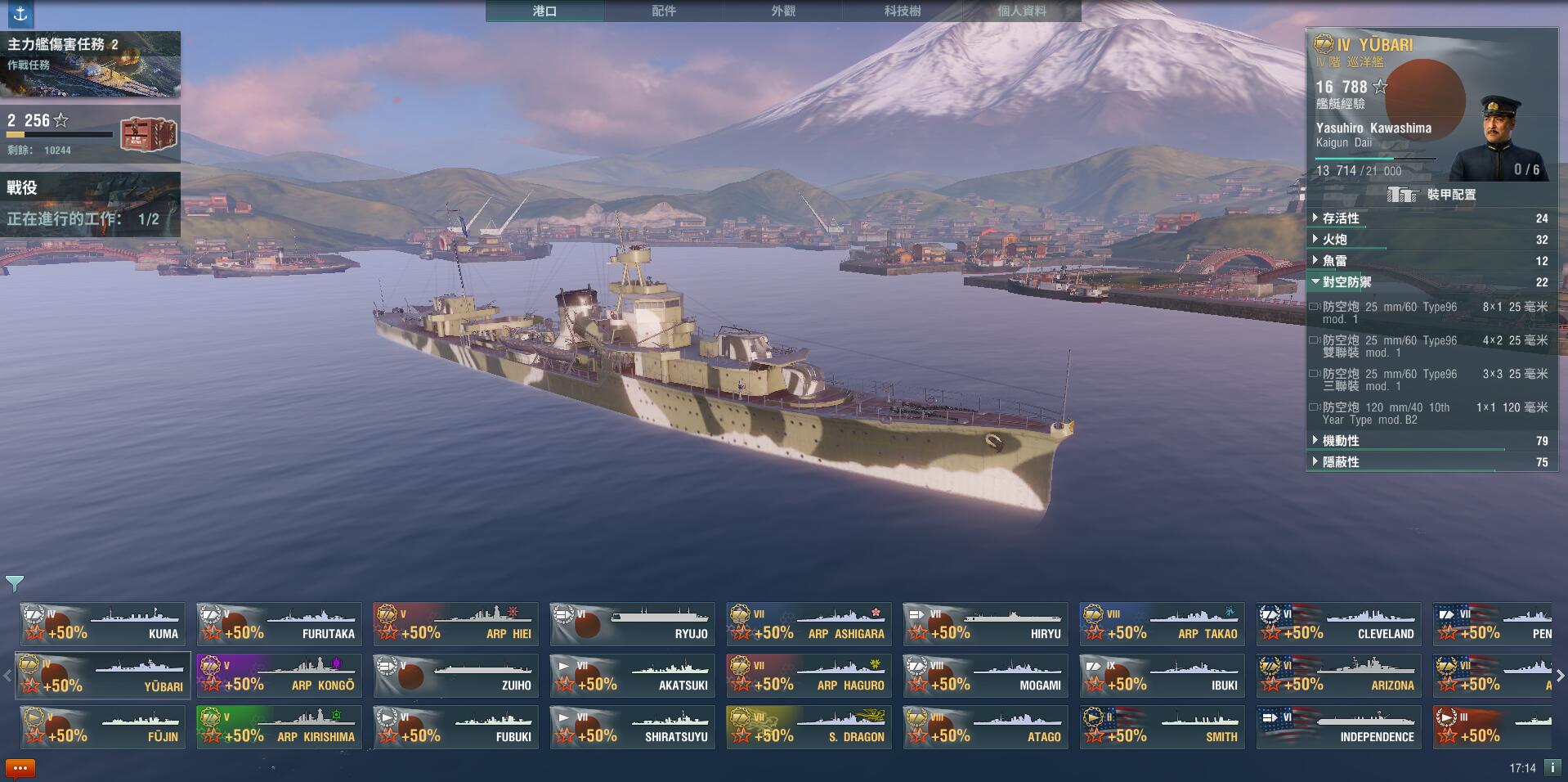Expand the 火炮 artillery section

point(1335,240)
